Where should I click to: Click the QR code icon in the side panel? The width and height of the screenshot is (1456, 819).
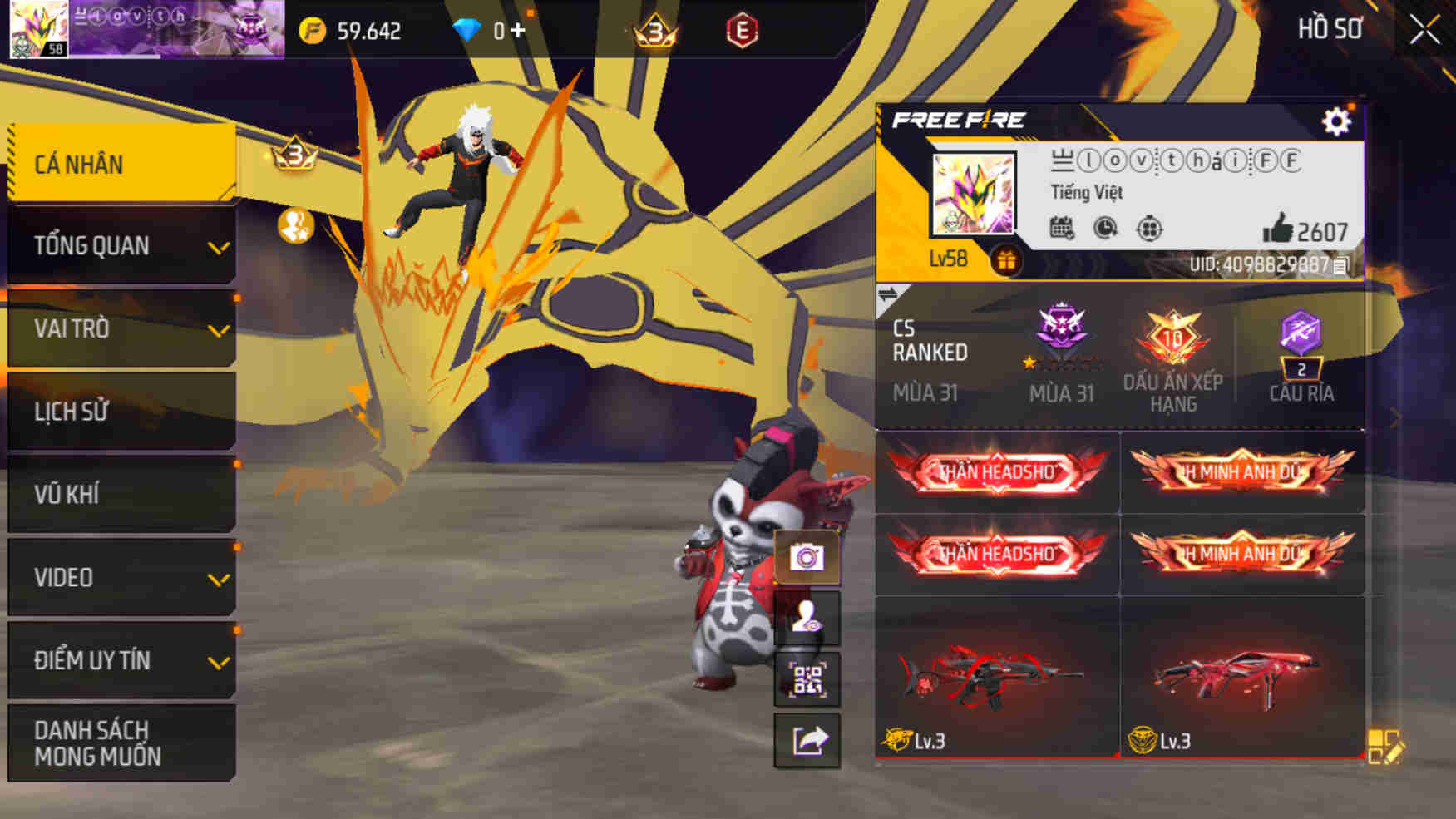coord(807,679)
